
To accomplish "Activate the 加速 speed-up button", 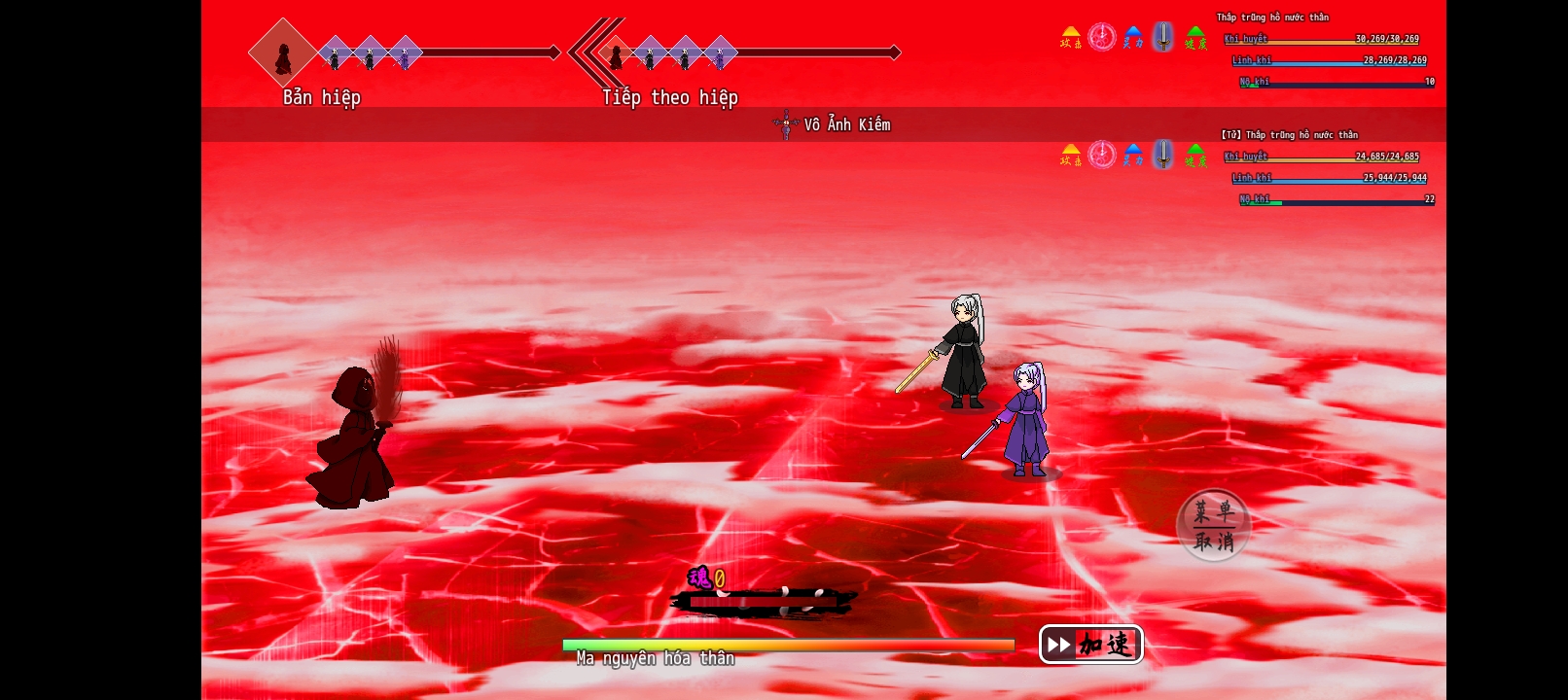I will pyautogui.click(x=1090, y=644).
